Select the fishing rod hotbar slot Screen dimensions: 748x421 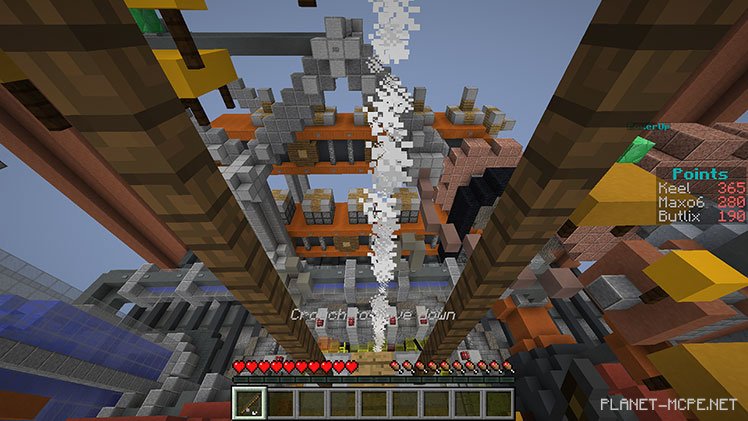click(247, 403)
